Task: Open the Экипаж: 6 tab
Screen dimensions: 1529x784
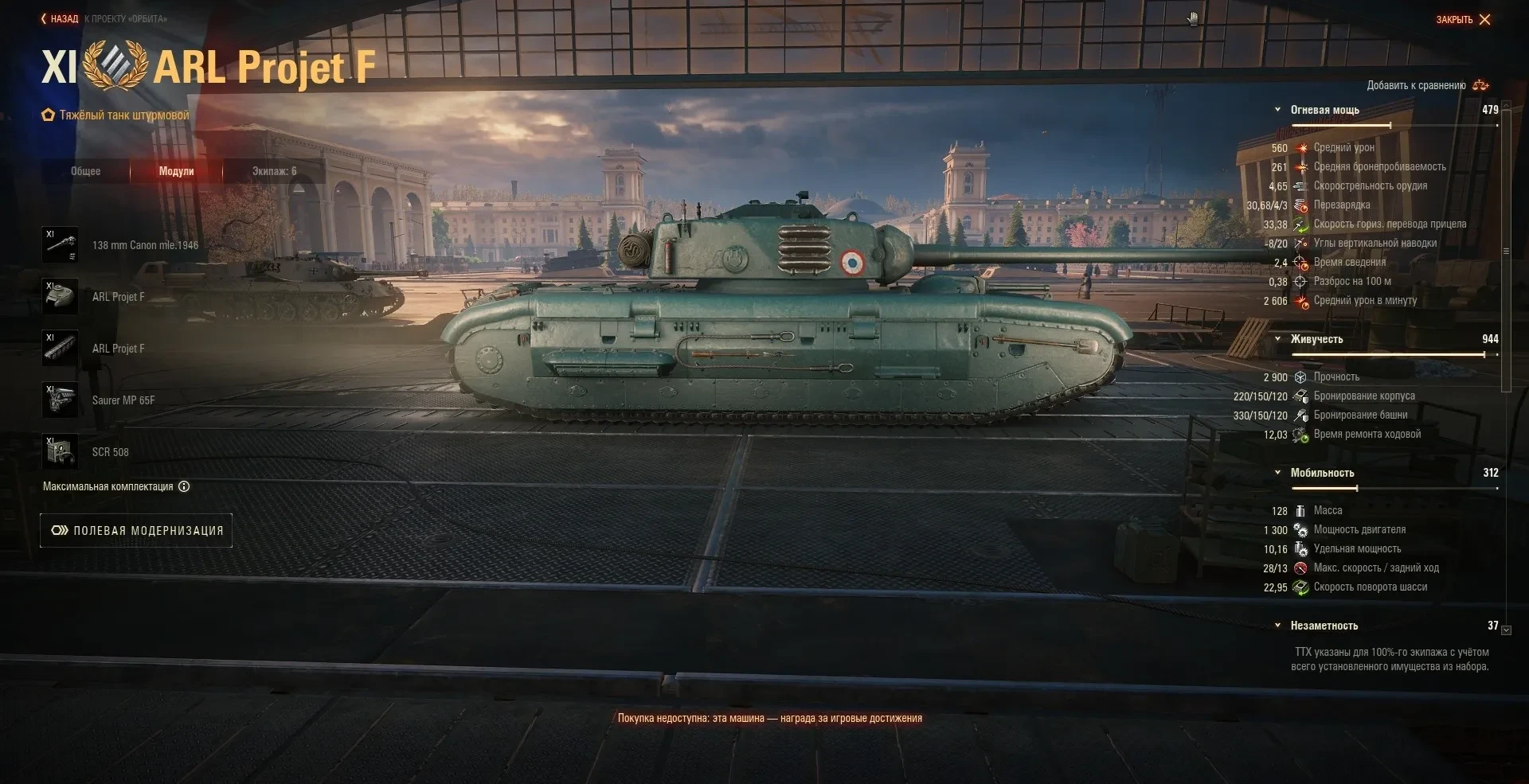Action: click(x=274, y=171)
